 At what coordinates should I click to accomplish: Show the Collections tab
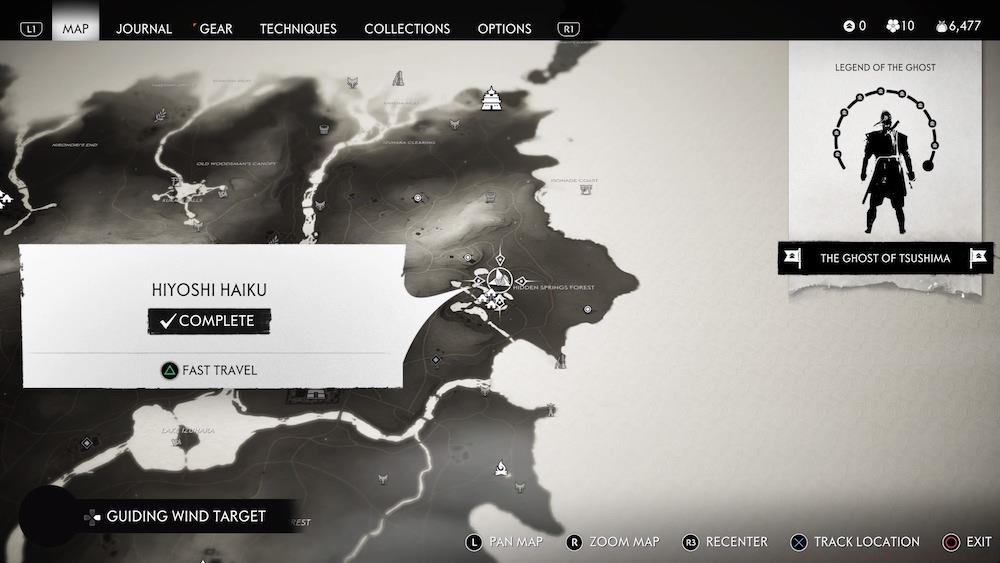(x=407, y=29)
